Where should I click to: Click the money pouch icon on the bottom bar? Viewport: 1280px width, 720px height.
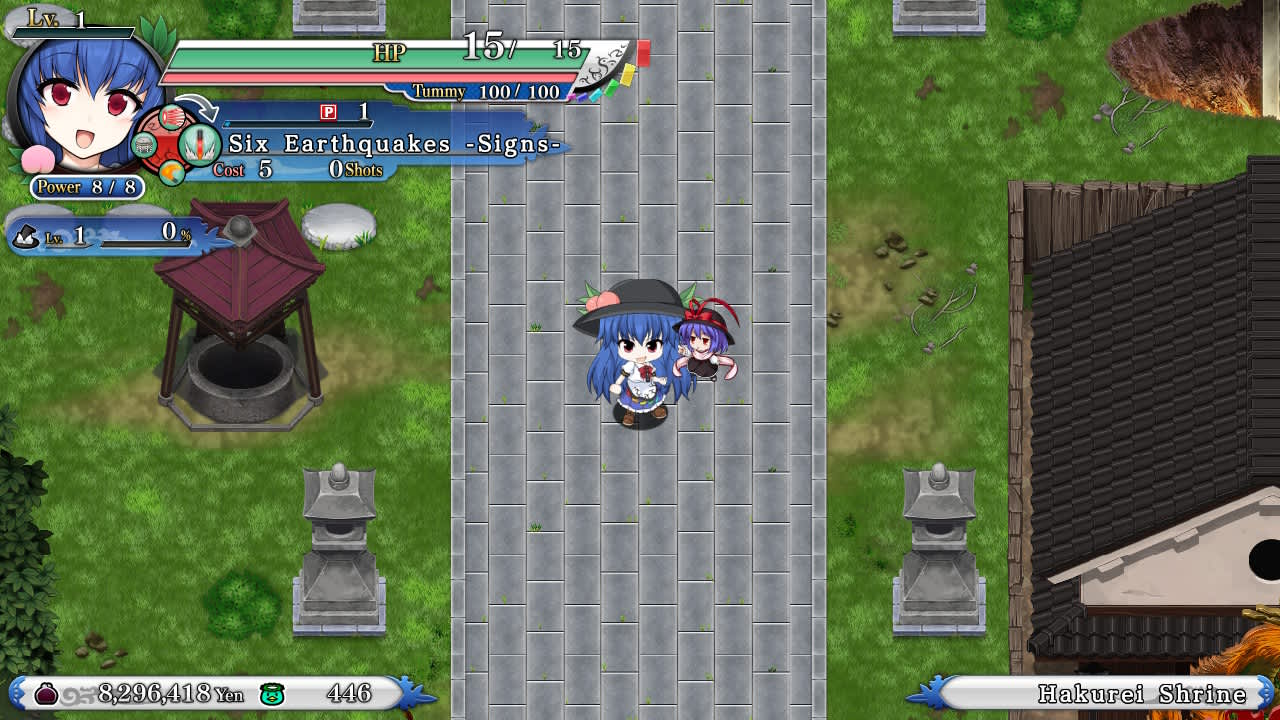pos(46,695)
